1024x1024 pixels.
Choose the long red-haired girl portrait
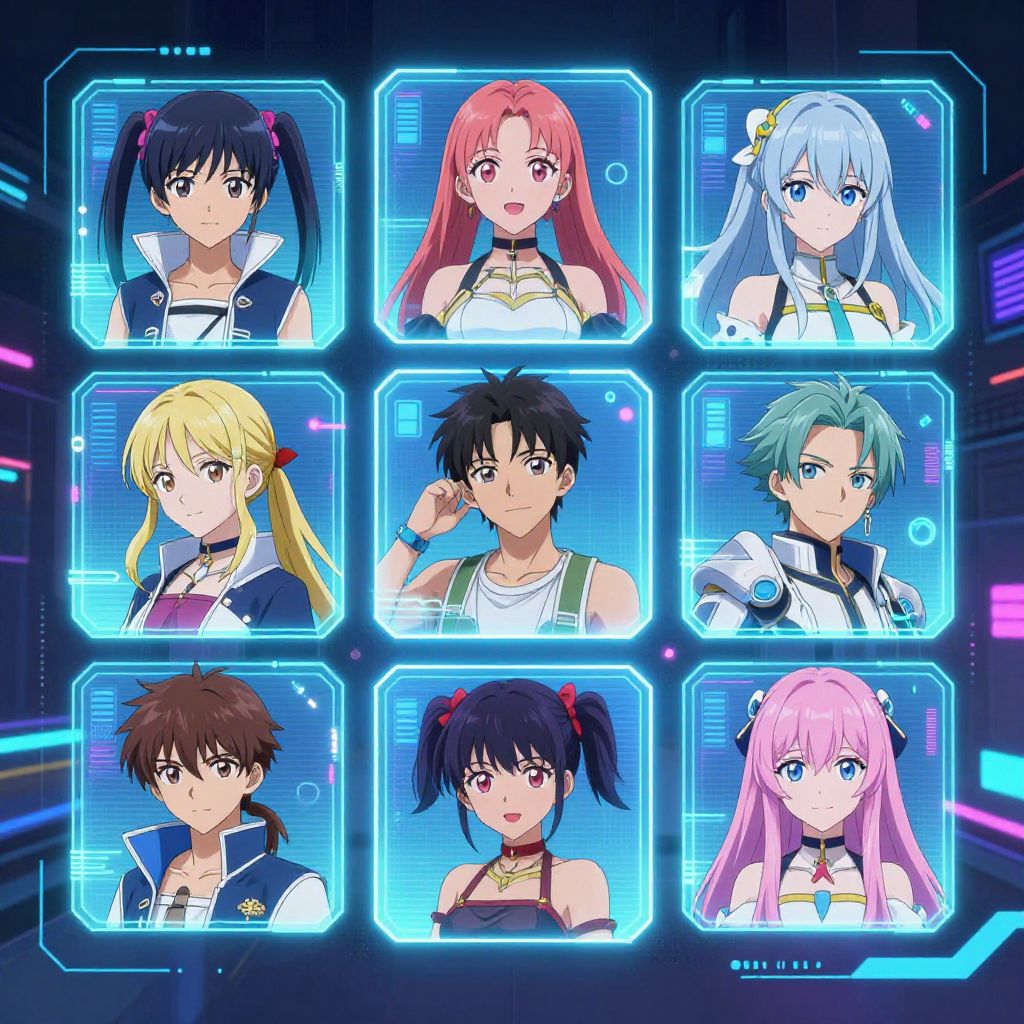point(513,207)
